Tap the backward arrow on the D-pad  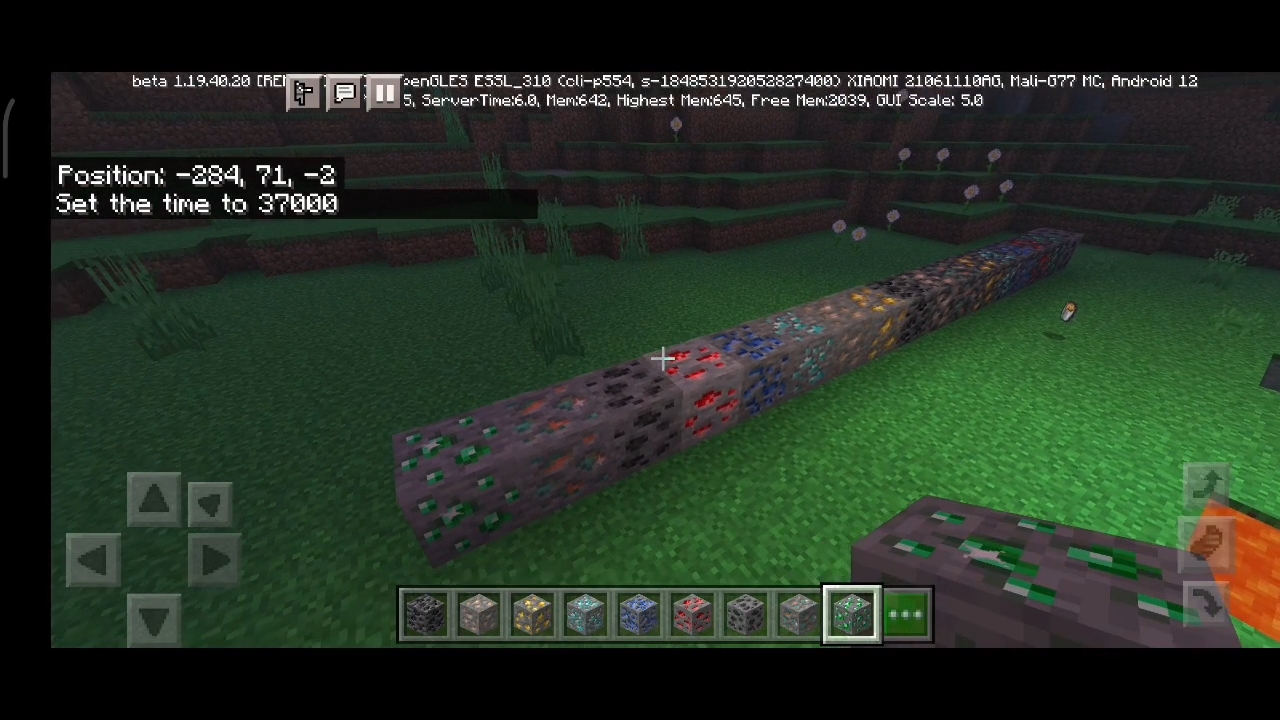pyautogui.click(x=153, y=619)
